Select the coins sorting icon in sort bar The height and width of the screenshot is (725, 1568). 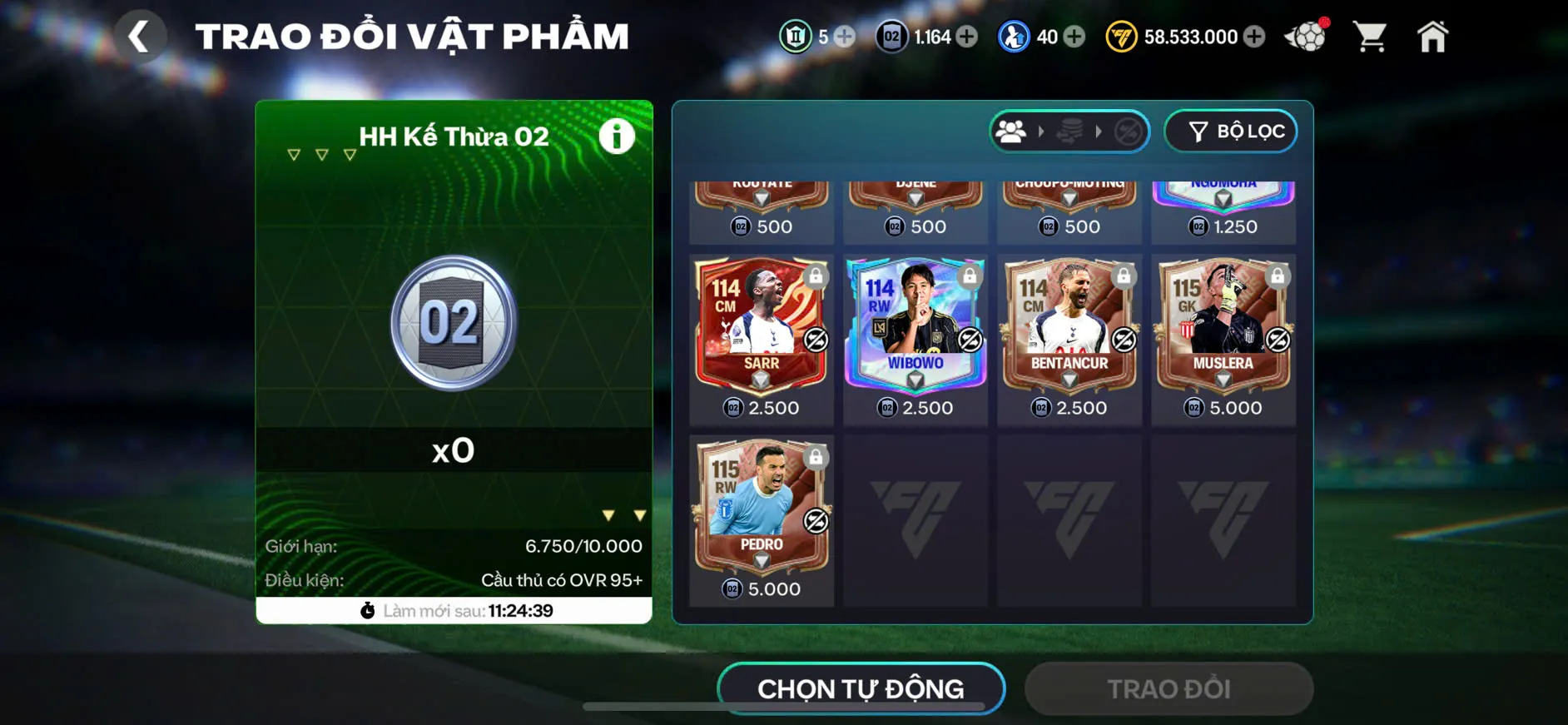point(1070,131)
